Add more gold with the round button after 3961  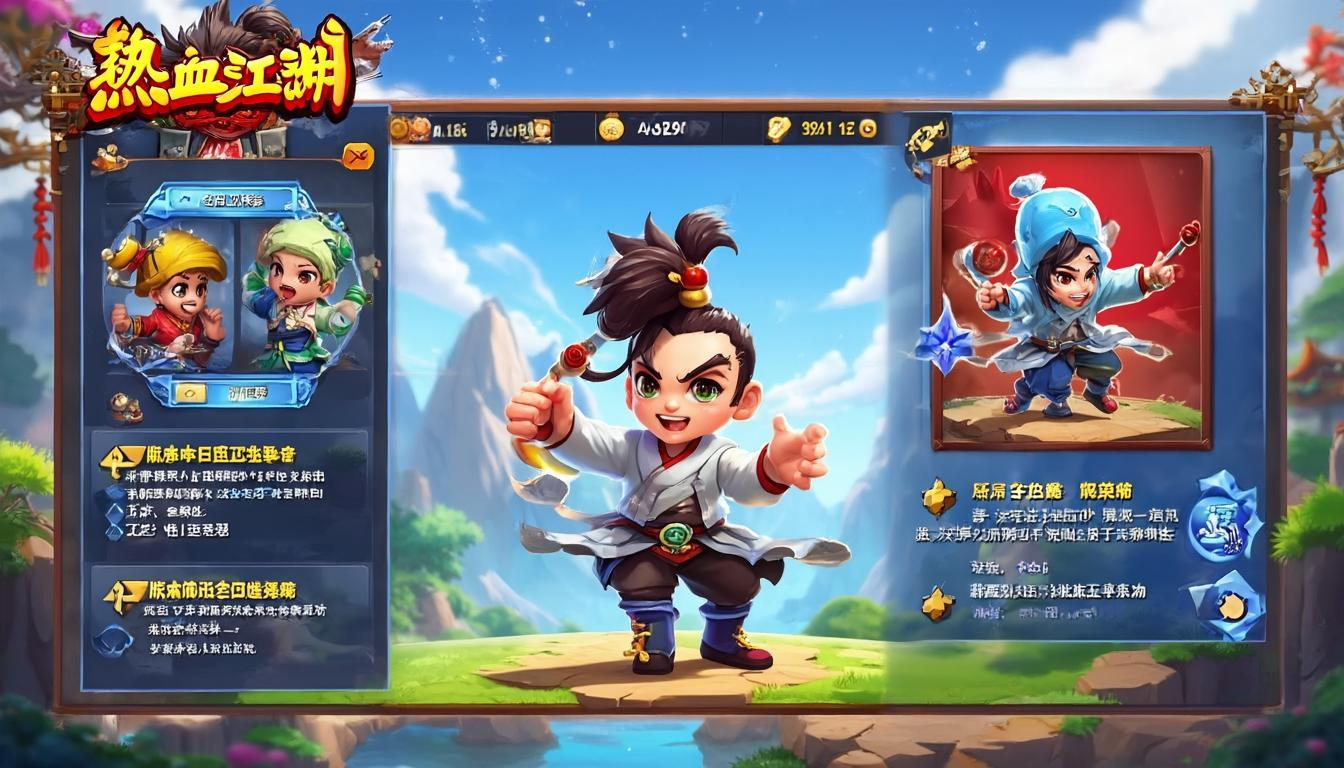(867, 128)
